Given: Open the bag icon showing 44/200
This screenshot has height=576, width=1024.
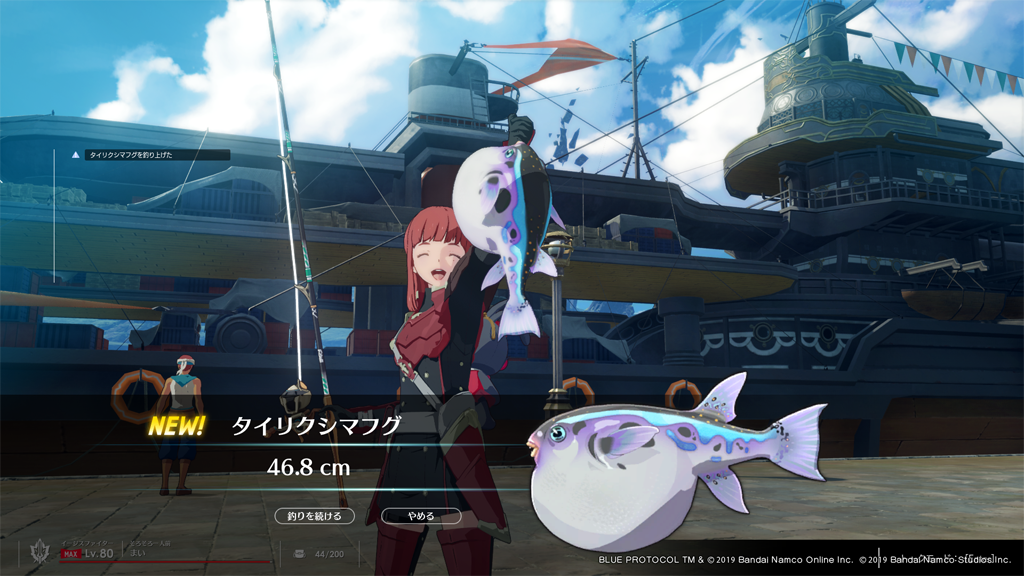Looking at the screenshot, I should [x=299, y=553].
